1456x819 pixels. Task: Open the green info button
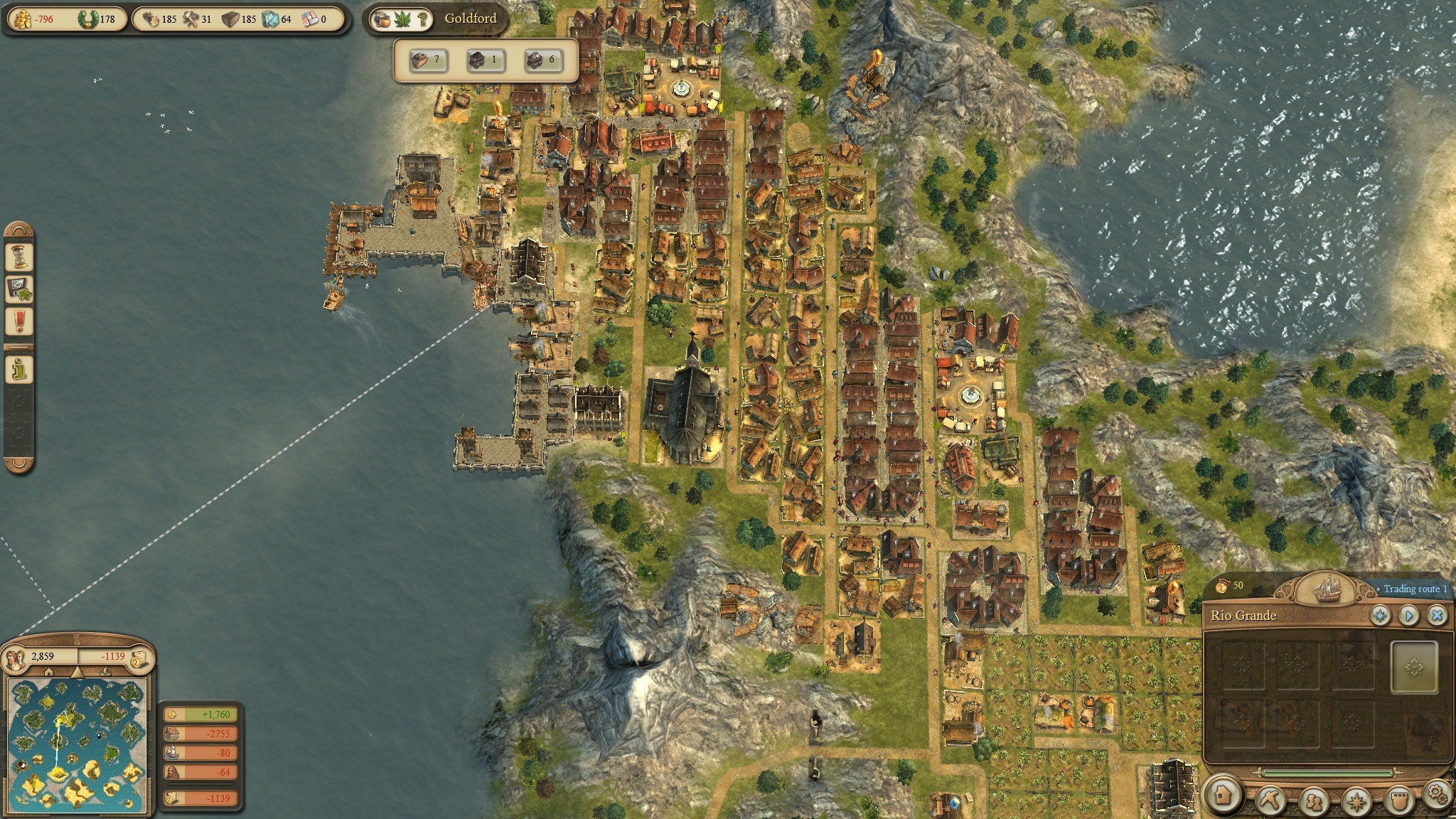[19, 370]
